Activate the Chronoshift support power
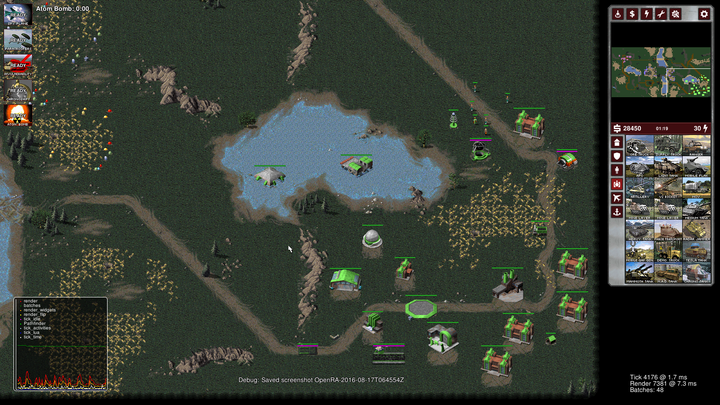720x405 pixels. (17, 90)
